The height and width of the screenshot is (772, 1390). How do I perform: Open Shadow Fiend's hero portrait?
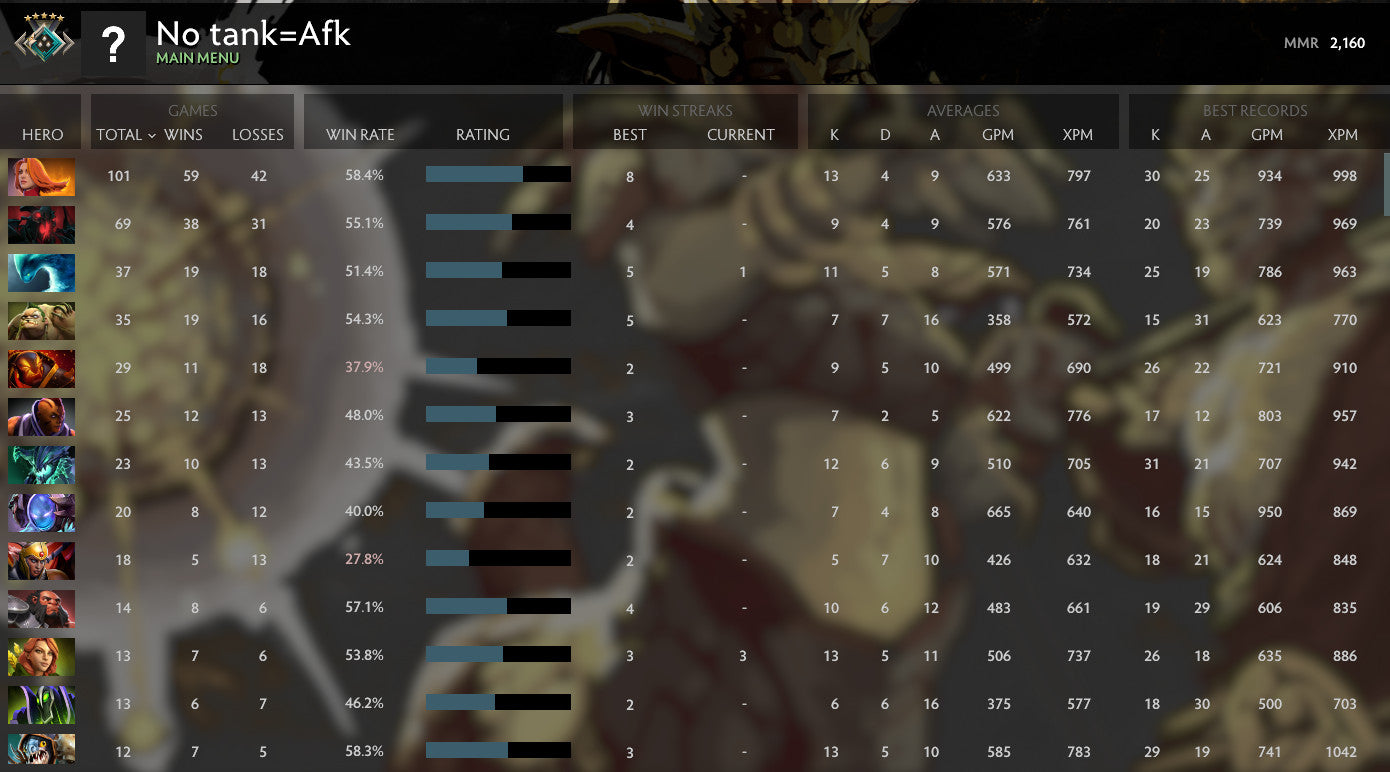click(40, 224)
